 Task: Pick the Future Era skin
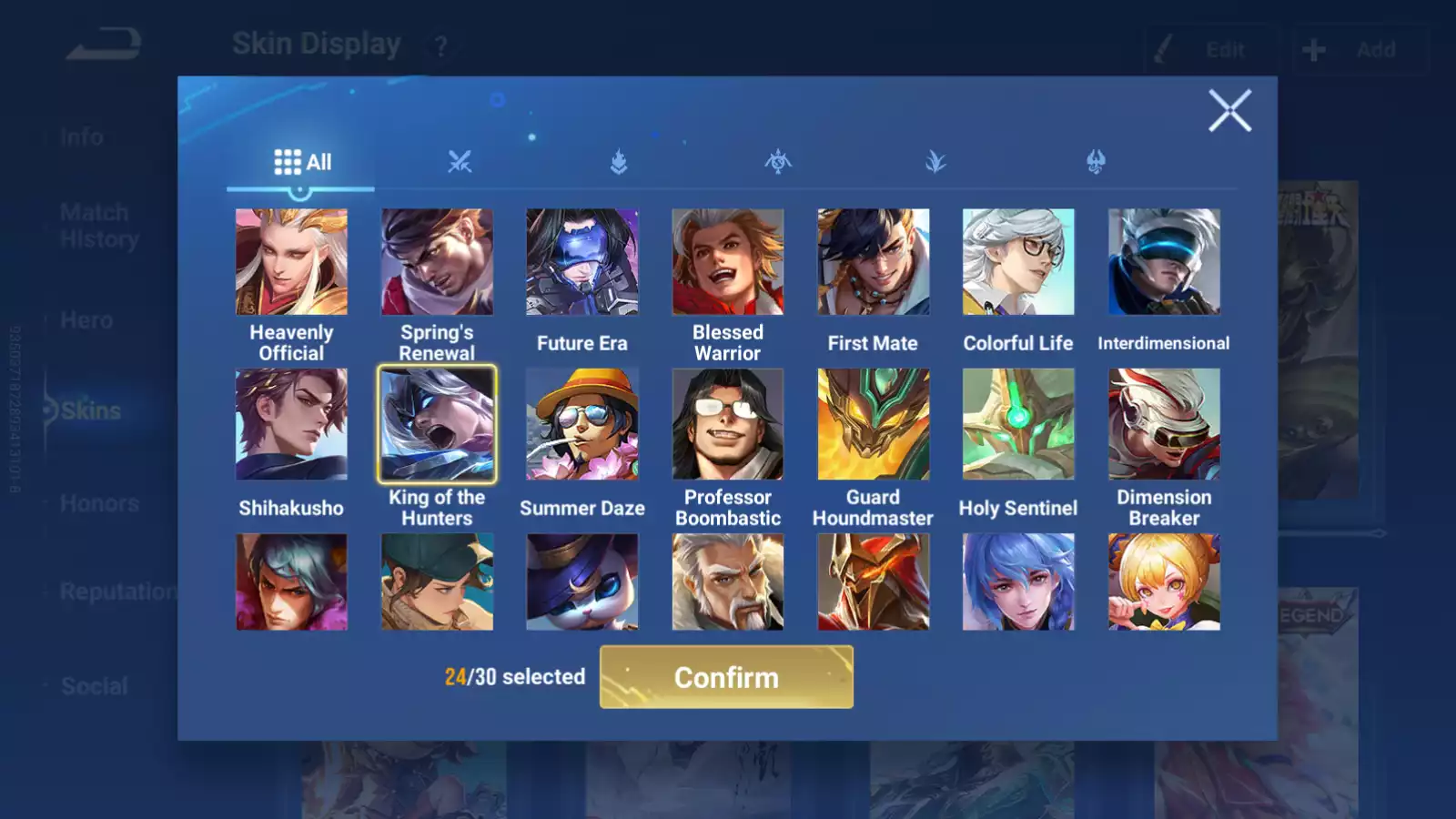click(x=582, y=262)
